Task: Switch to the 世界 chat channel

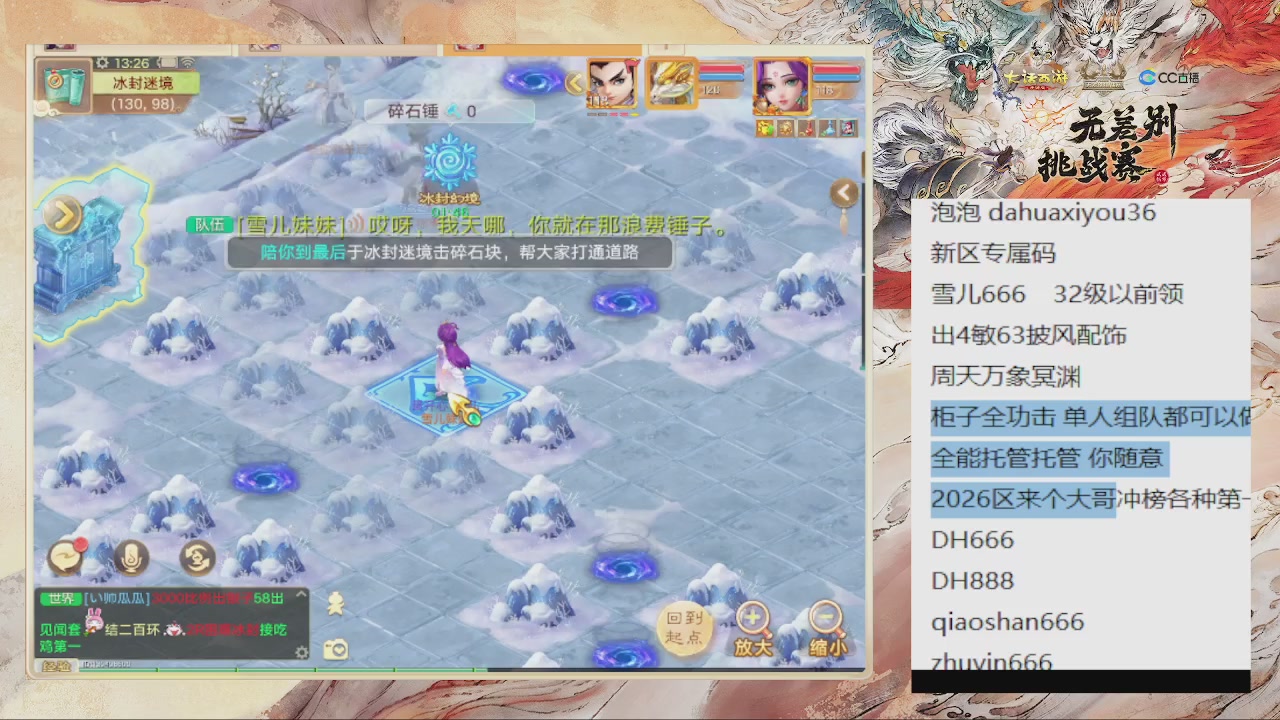Action: click(x=60, y=598)
